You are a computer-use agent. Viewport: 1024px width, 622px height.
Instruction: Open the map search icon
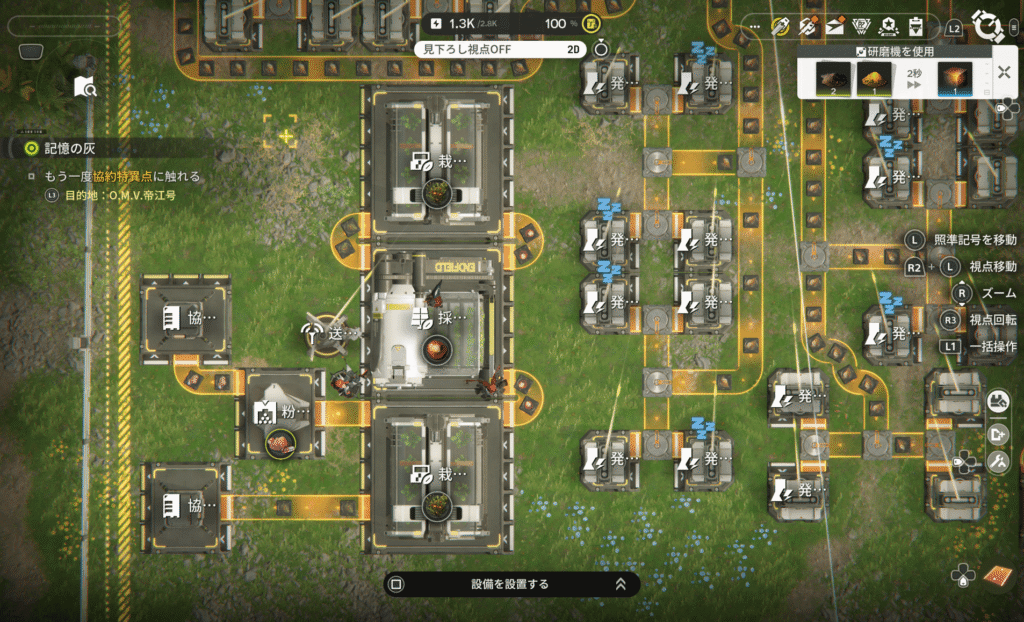86,88
